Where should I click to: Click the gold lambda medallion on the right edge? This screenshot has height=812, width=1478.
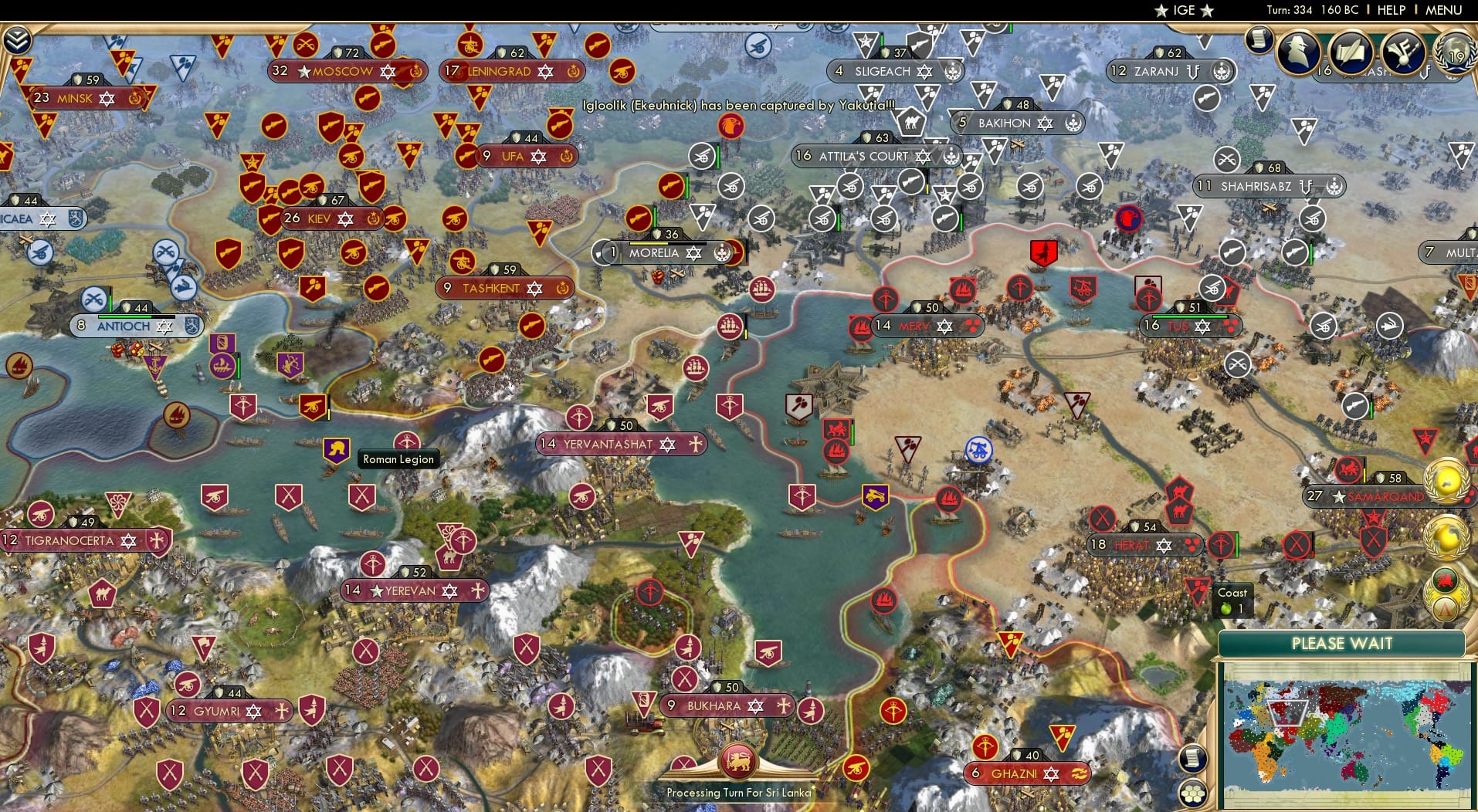(x=1444, y=610)
